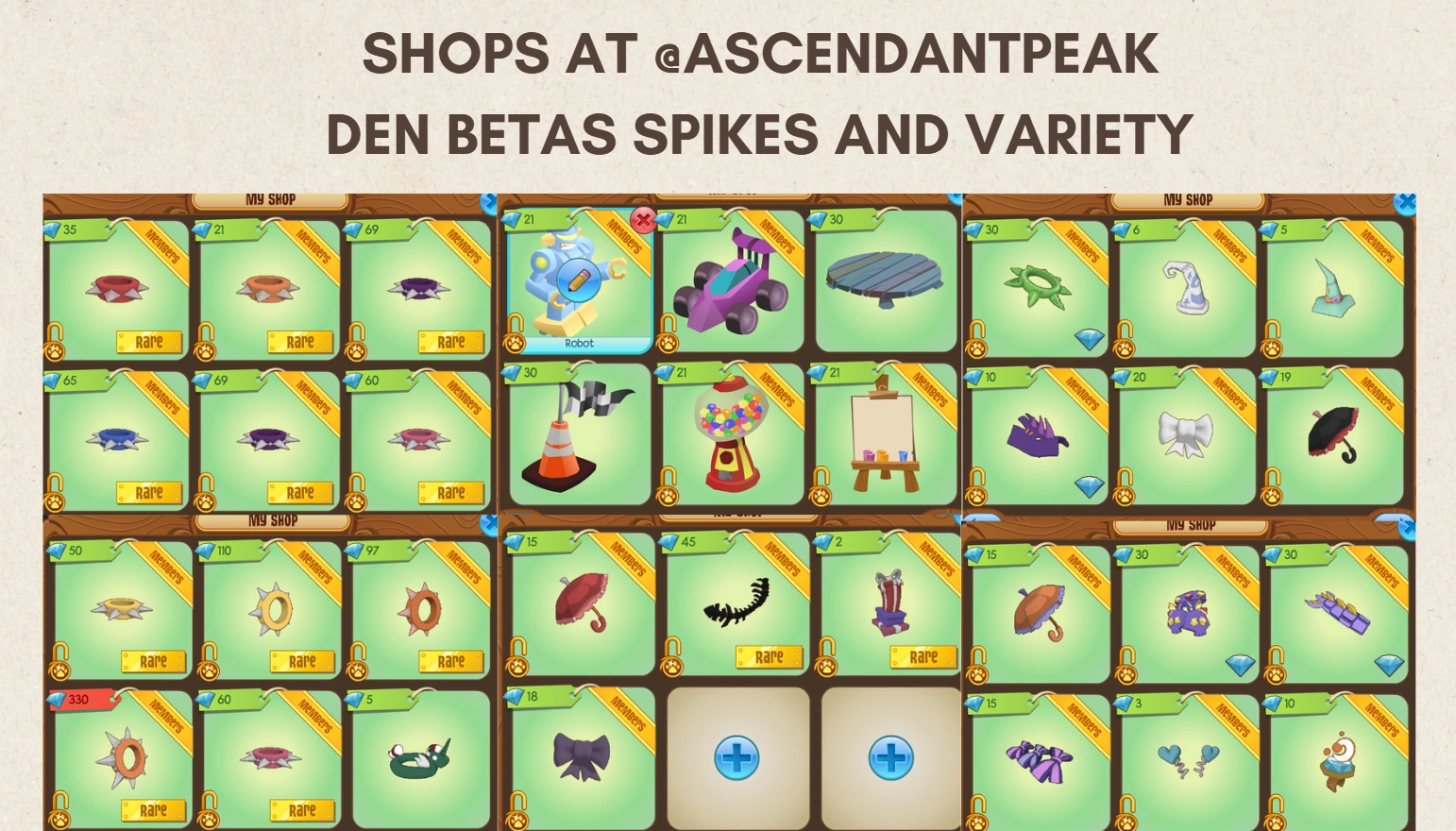Click the gold Rare plaque on the blue spiked collar
This screenshot has width=1456, height=831.
[x=149, y=492]
